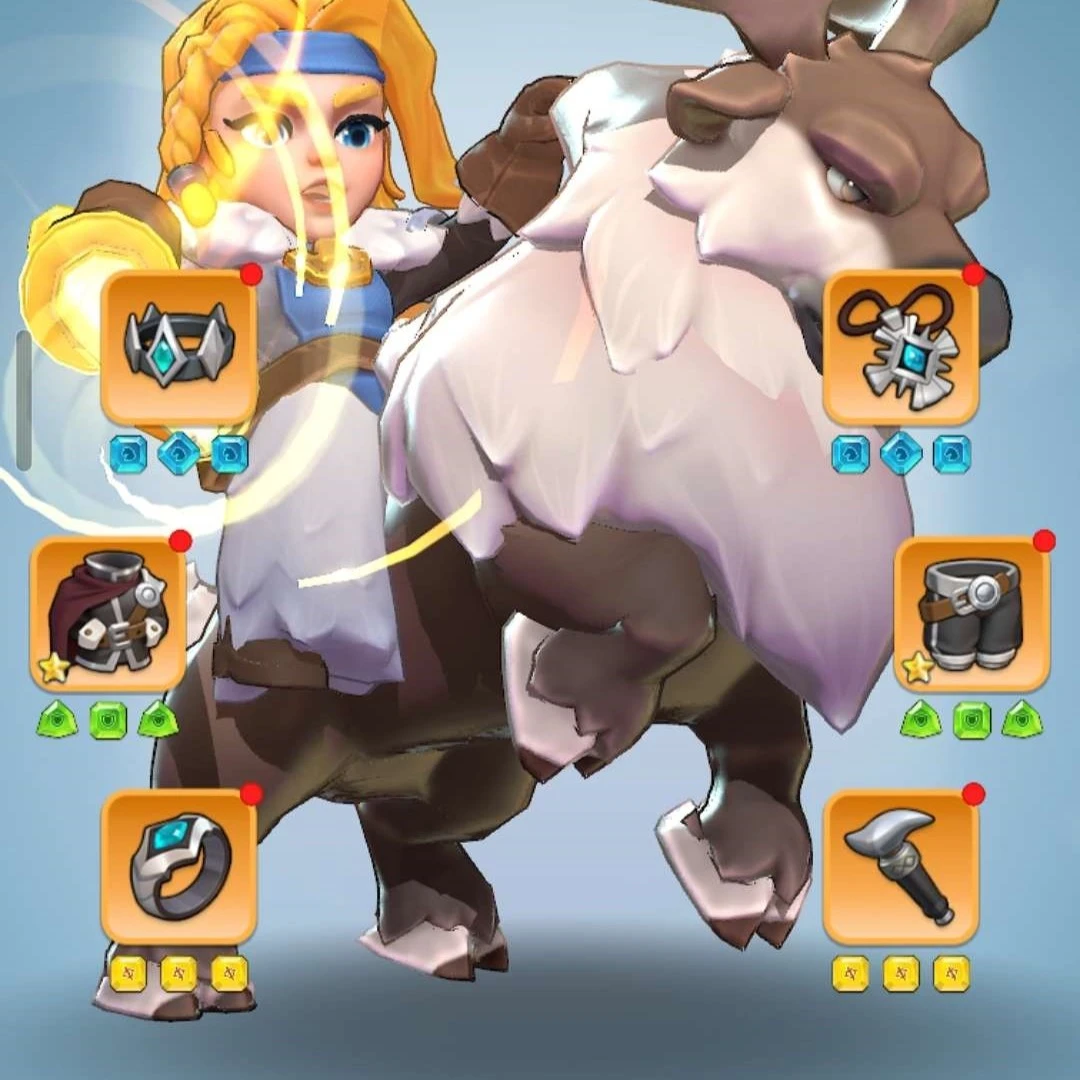The height and width of the screenshot is (1080, 1080).
Task: Select the curved horn weapon slot
Action: [x=900, y=867]
